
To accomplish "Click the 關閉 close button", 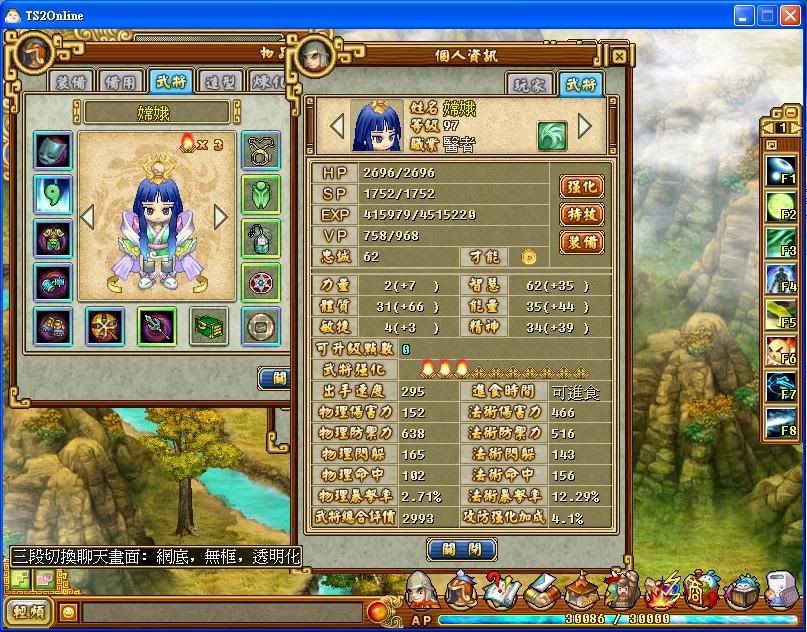I will click(x=461, y=548).
